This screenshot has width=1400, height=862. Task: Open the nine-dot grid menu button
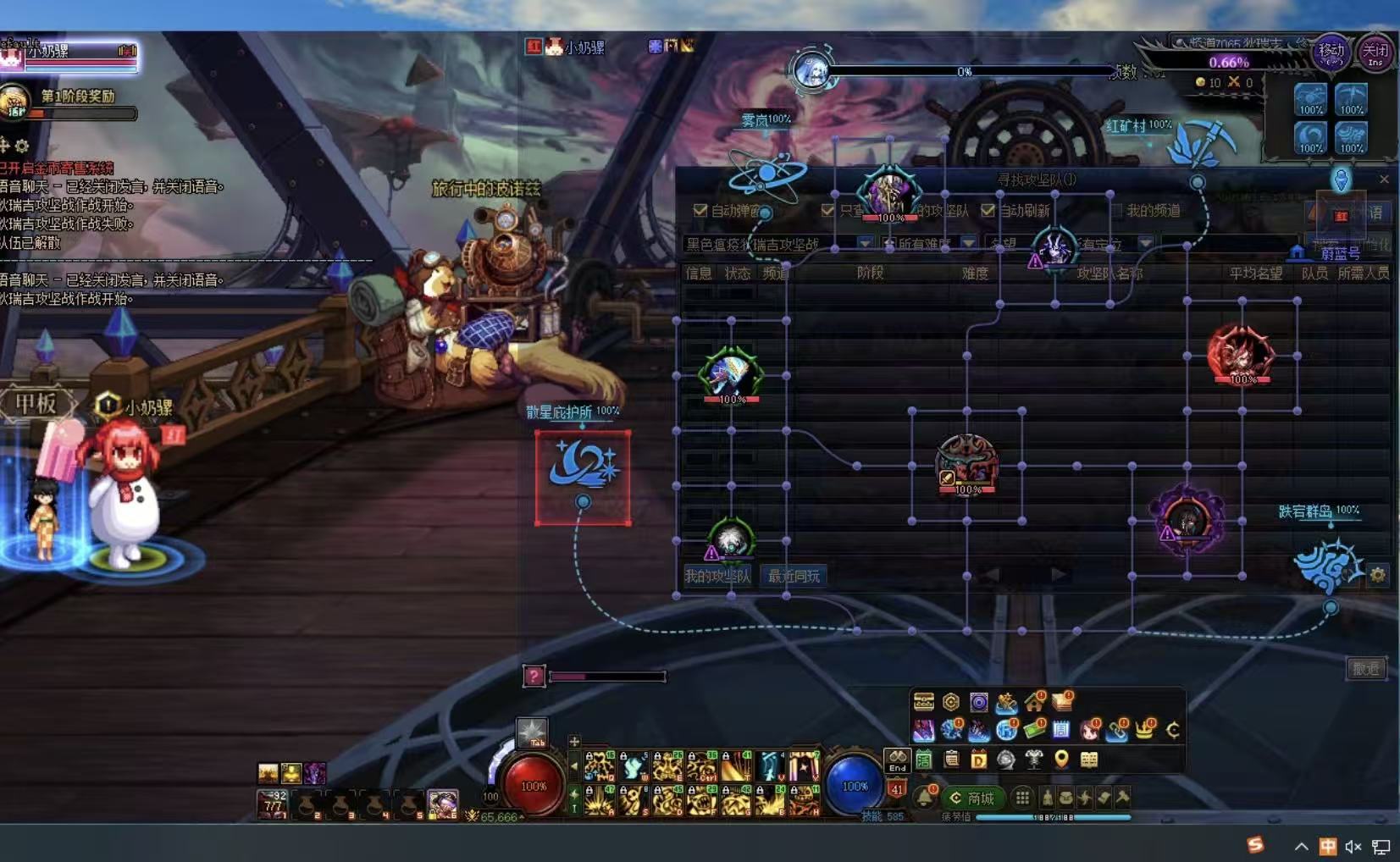pyautogui.click(x=1023, y=798)
